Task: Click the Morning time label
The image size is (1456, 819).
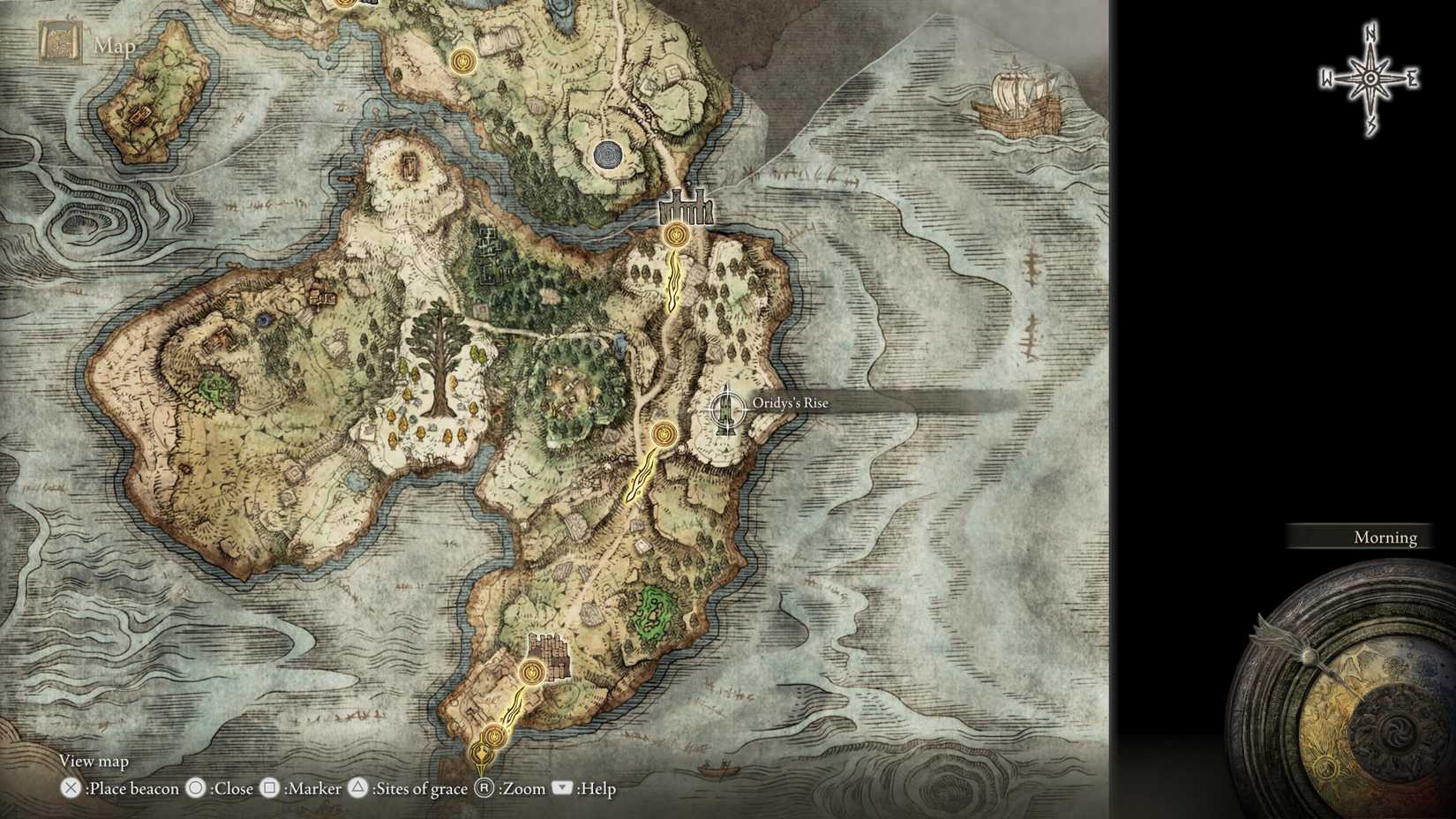Action: [1385, 537]
